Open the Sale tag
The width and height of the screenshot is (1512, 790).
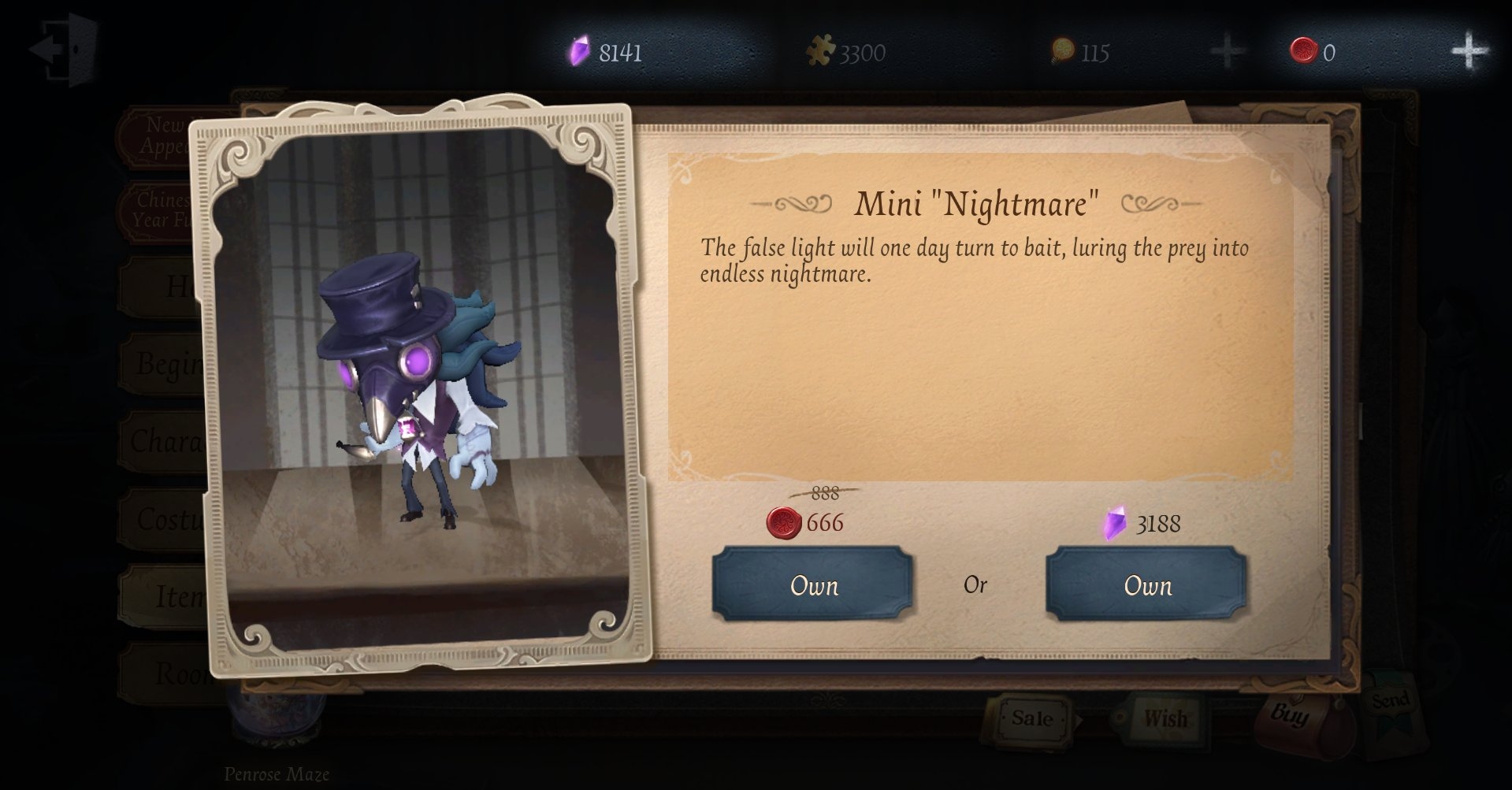[x=1031, y=718]
